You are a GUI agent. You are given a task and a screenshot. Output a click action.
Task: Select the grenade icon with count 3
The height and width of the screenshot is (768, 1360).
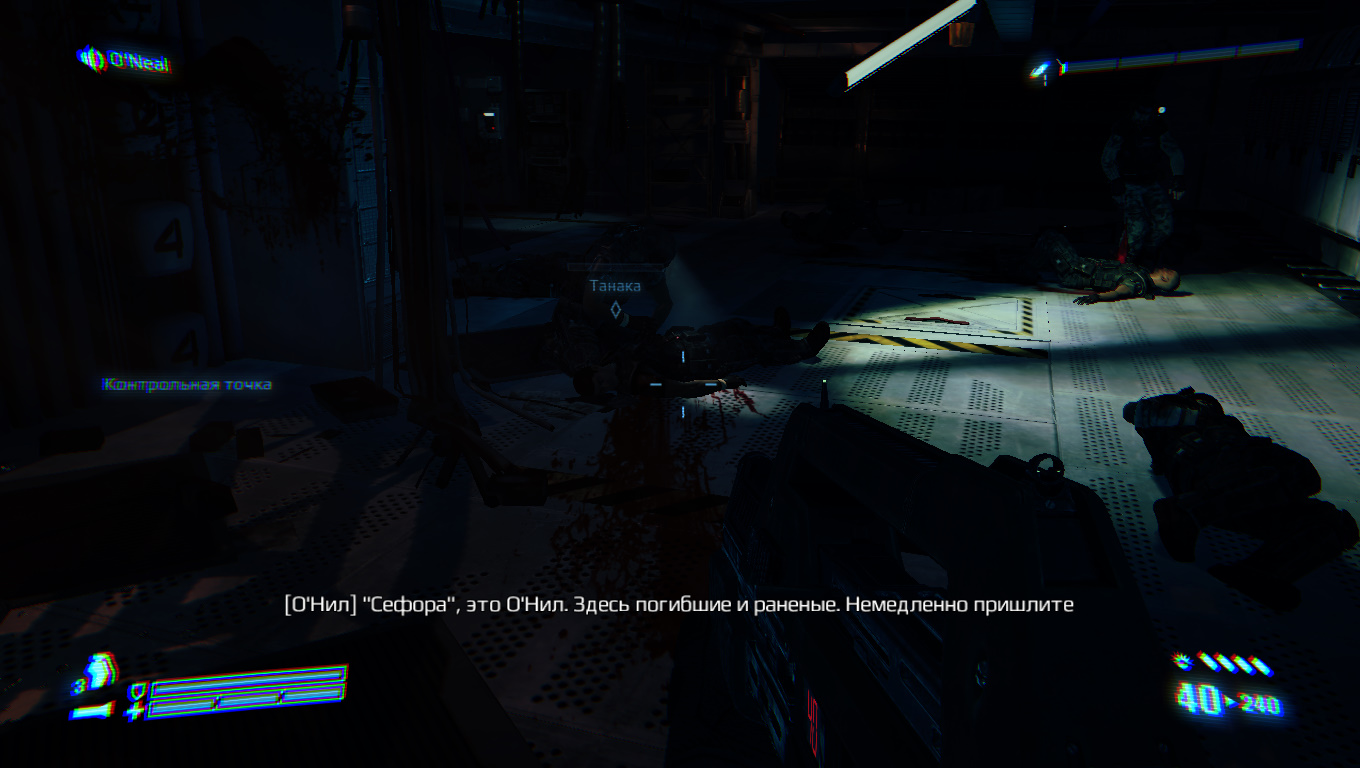[98, 672]
